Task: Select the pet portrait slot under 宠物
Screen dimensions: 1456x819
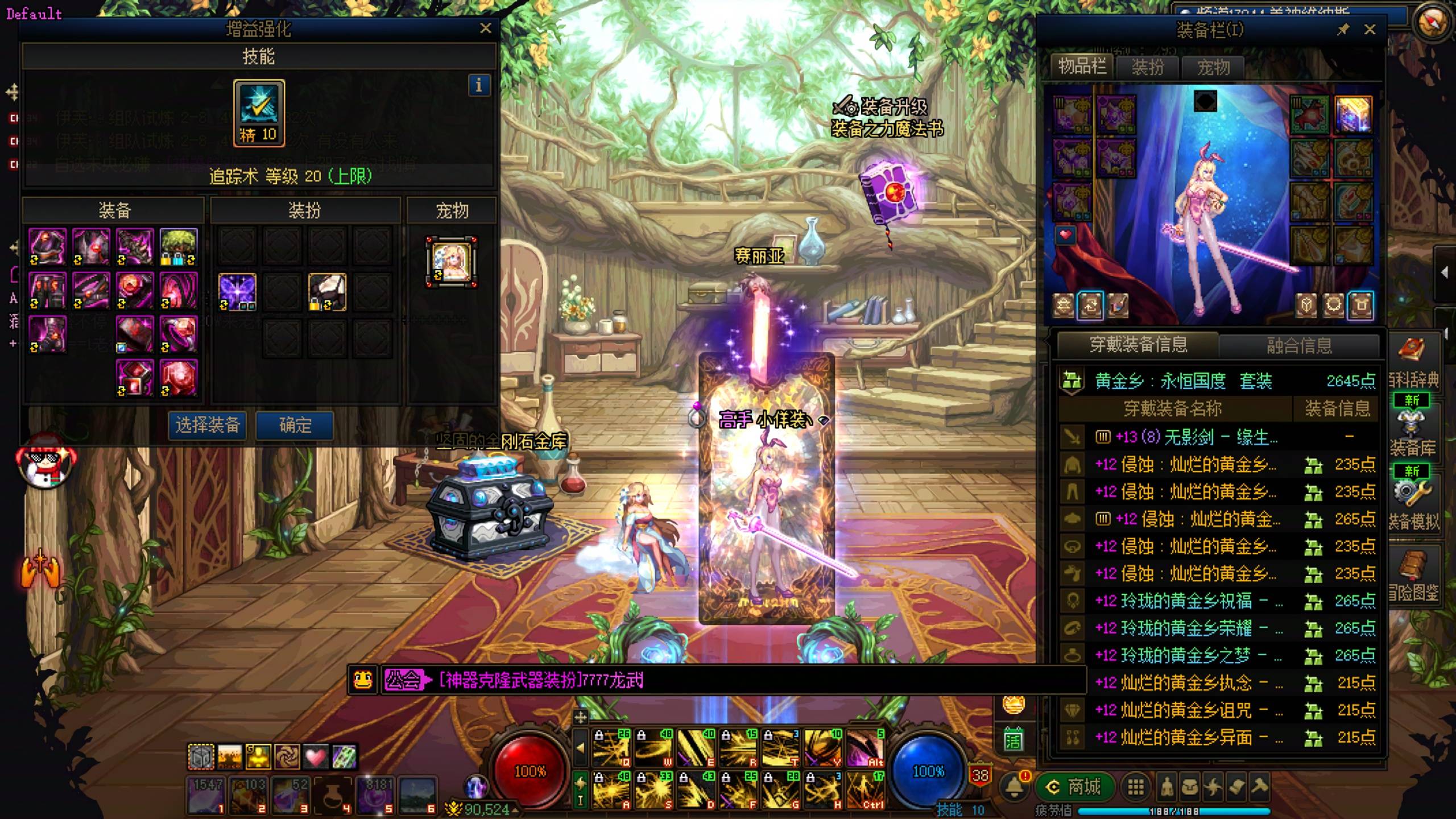Action: [x=452, y=262]
